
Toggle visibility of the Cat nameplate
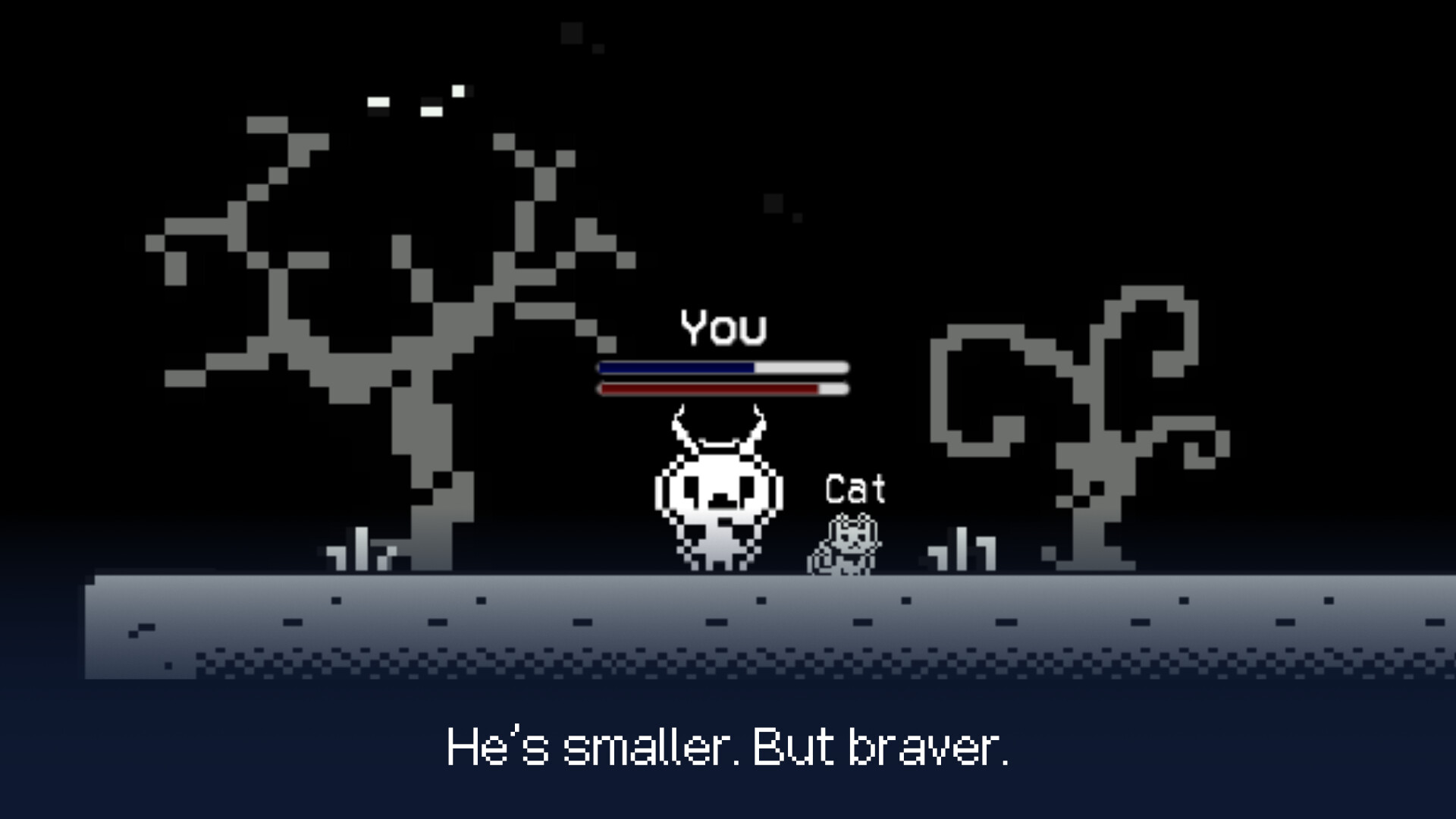[854, 489]
